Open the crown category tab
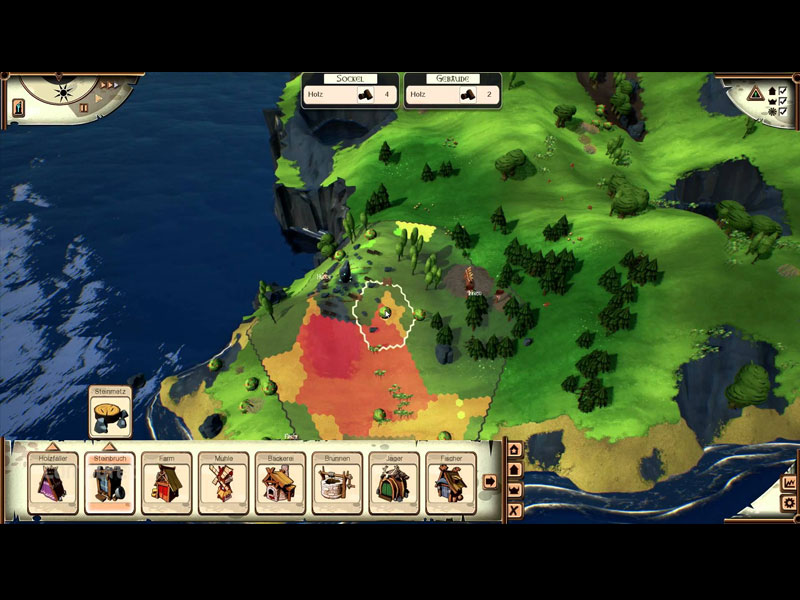The width and height of the screenshot is (800, 600). point(515,490)
